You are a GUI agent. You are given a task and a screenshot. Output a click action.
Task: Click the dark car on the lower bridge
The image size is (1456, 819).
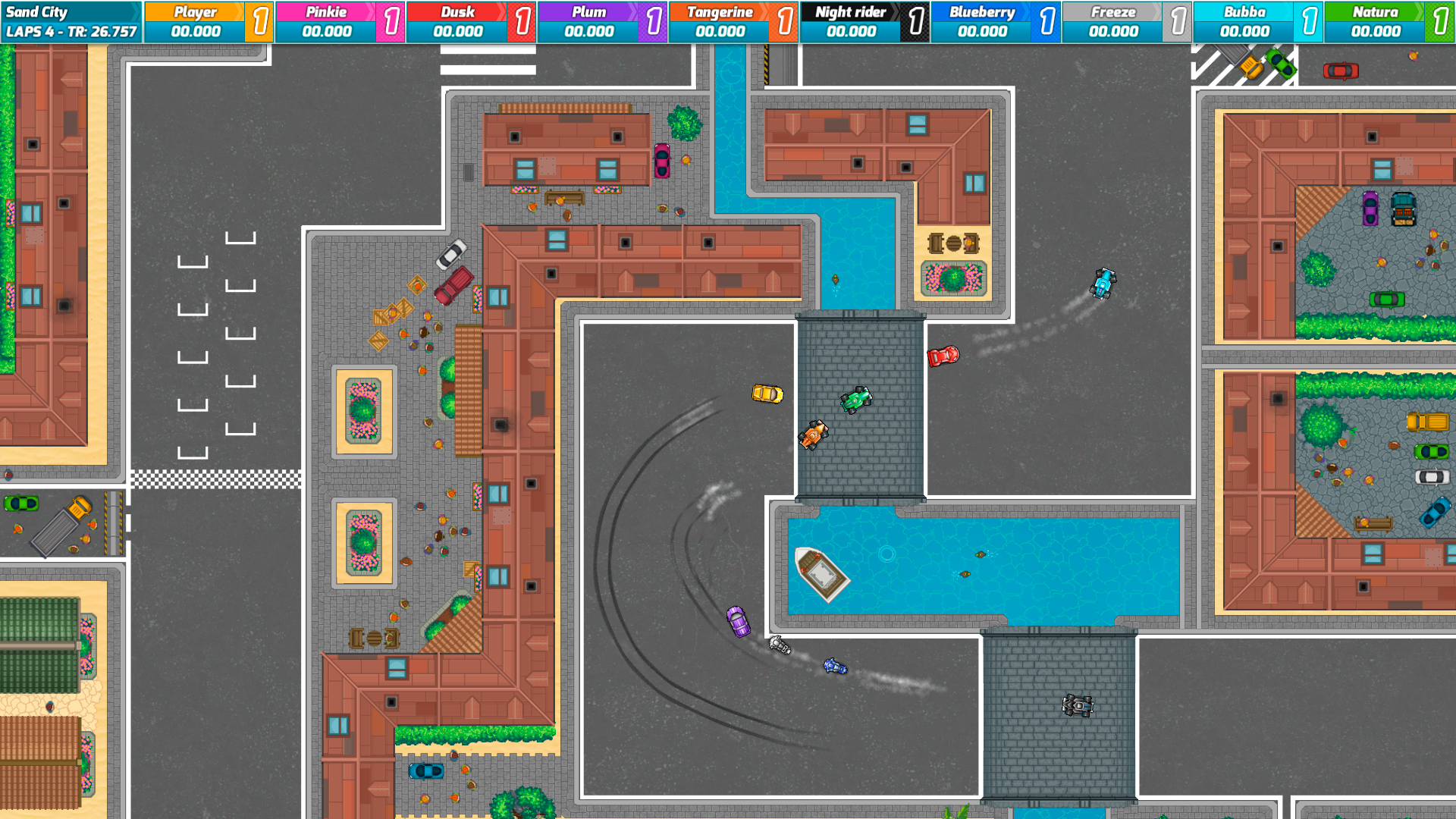tap(1078, 706)
